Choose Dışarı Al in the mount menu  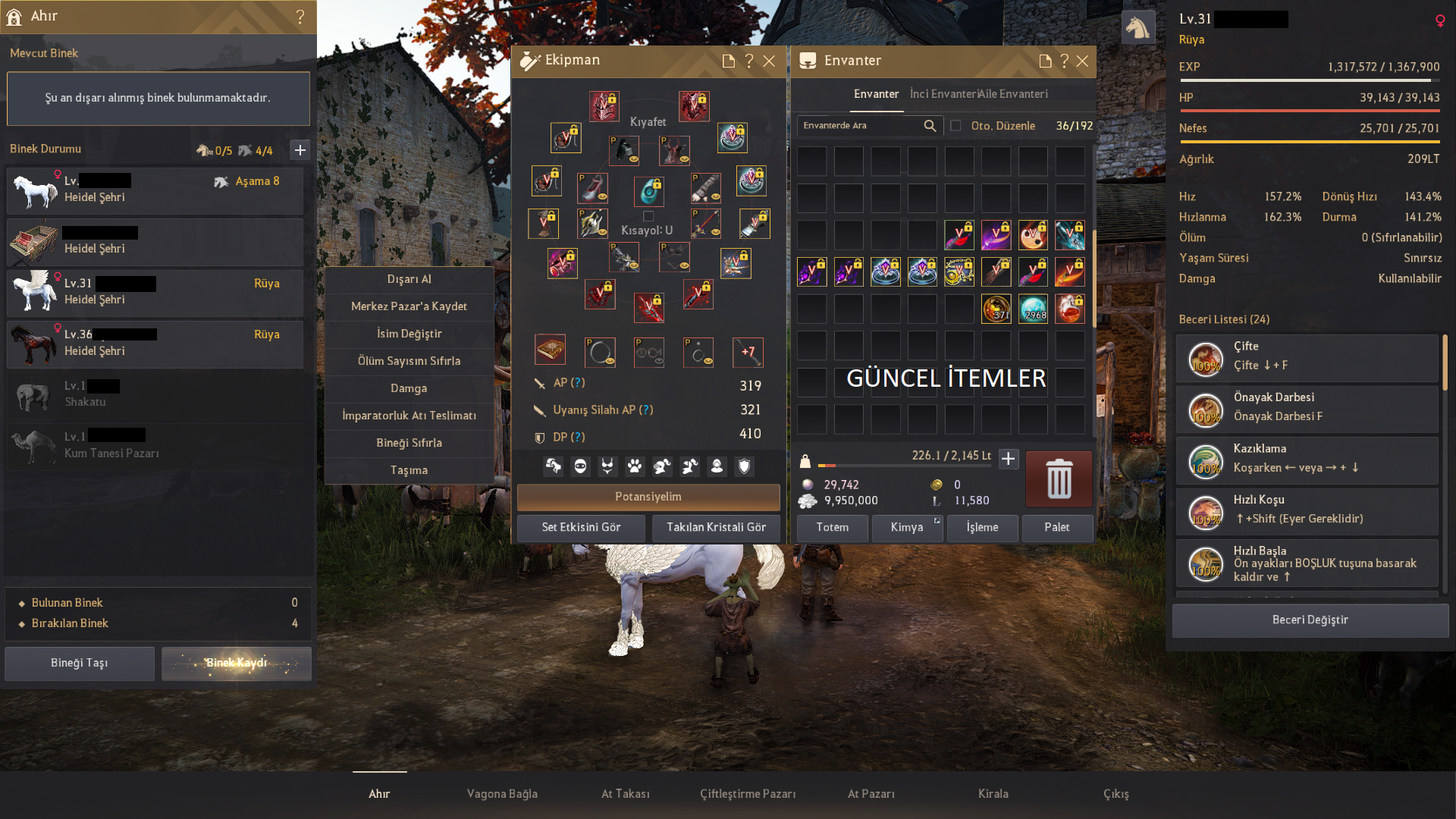coord(409,279)
